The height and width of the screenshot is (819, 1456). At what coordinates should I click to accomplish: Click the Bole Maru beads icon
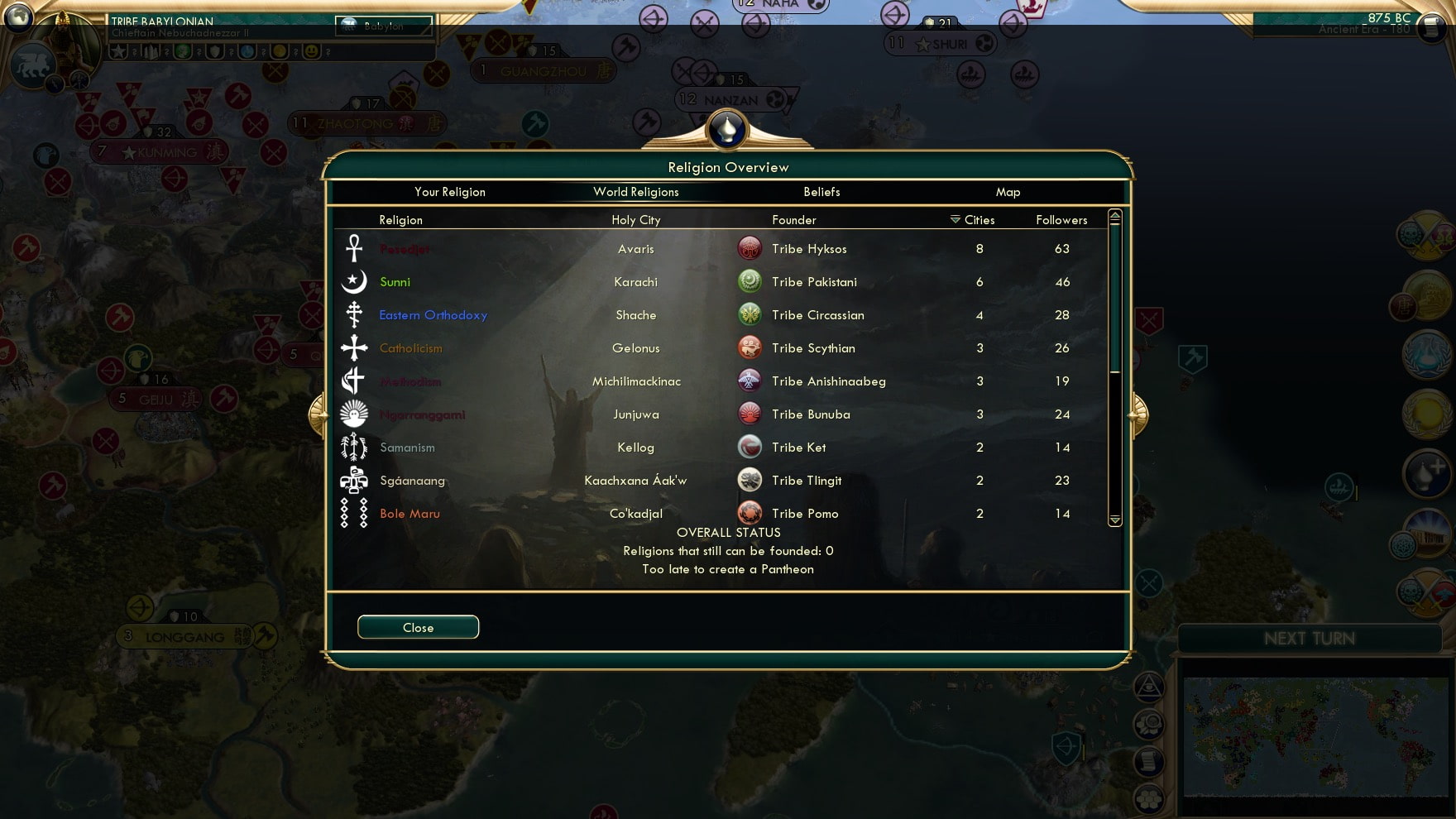353,513
